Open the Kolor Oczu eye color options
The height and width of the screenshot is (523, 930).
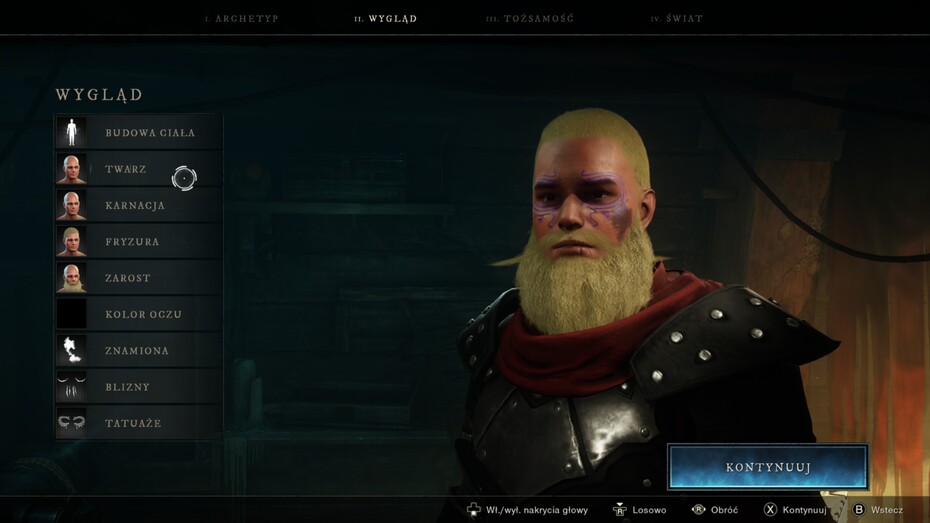(x=139, y=314)
